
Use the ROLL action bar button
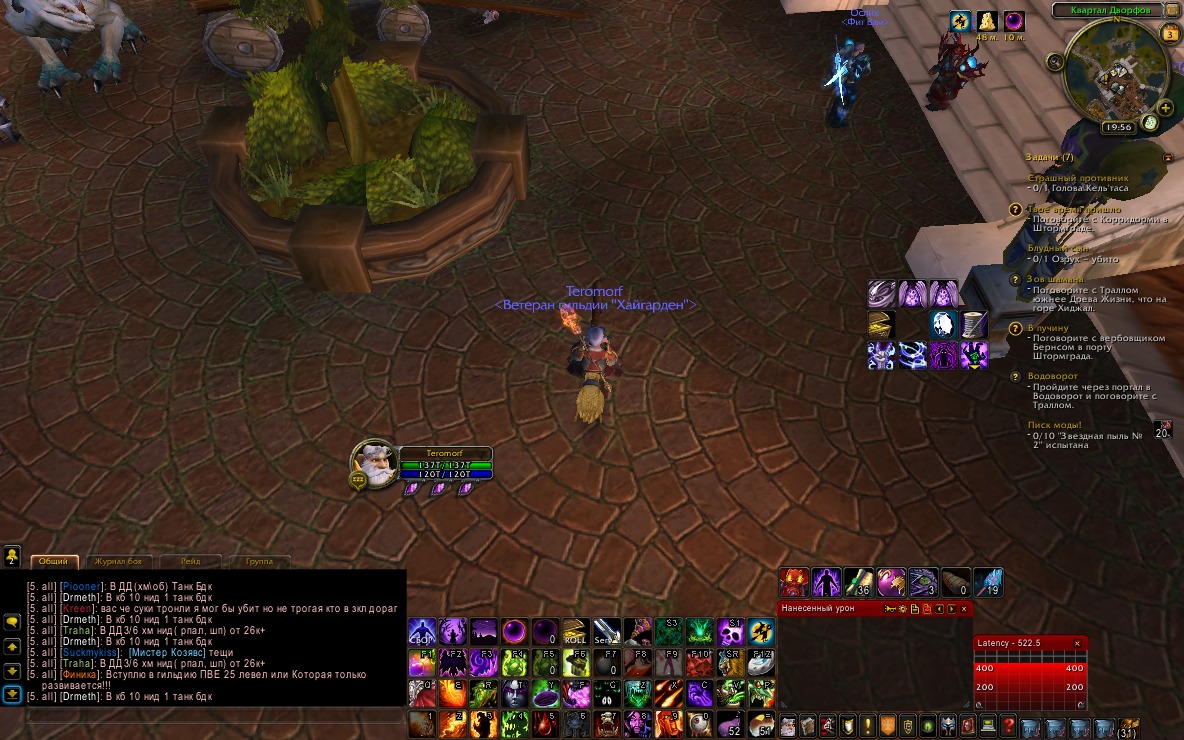[575, 632]
